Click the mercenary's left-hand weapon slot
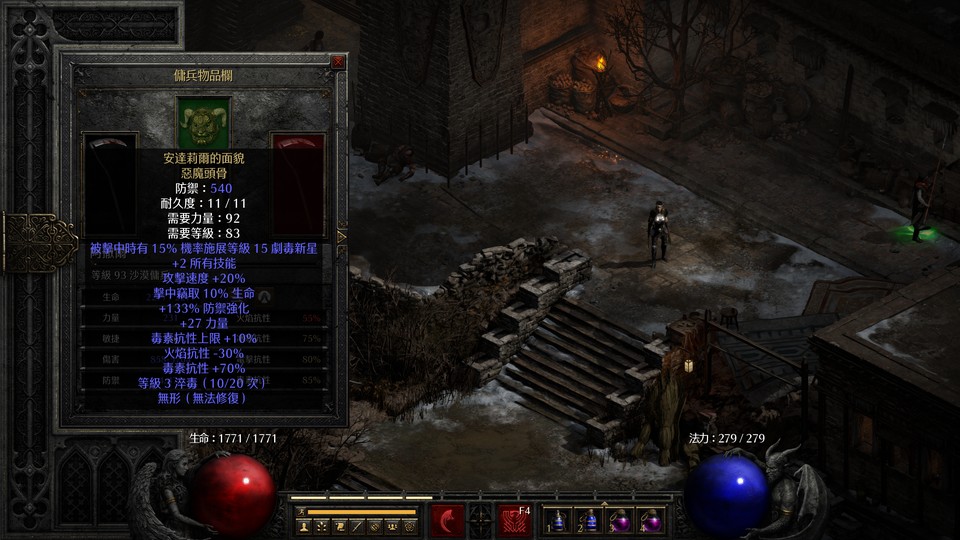The height and width of the screenshot is (540, 960). [109, 160]
